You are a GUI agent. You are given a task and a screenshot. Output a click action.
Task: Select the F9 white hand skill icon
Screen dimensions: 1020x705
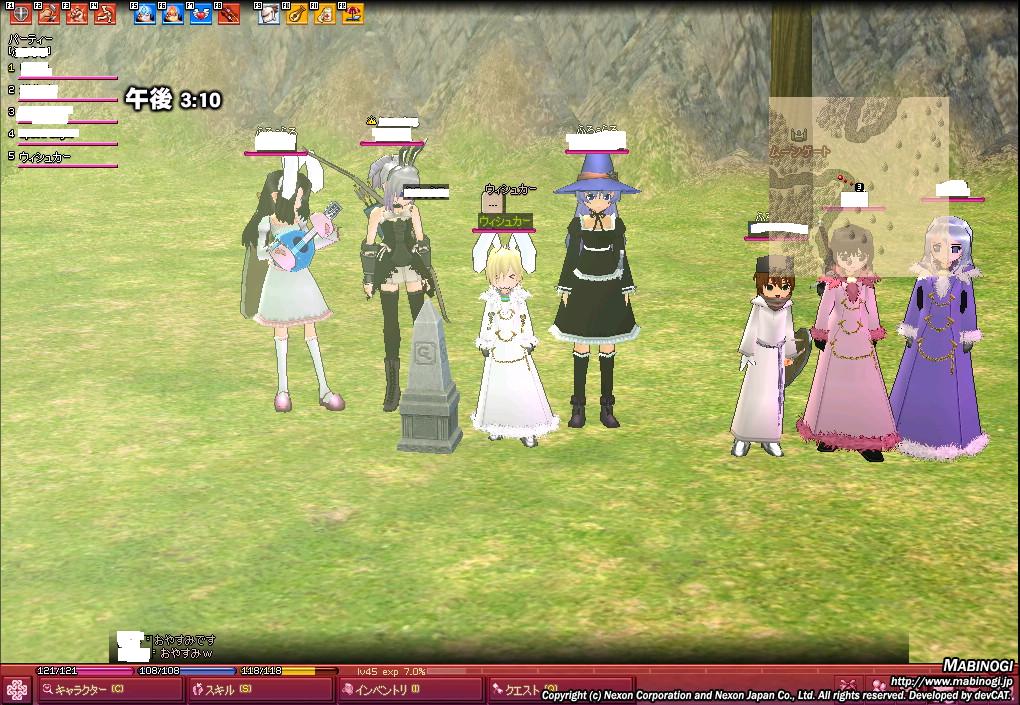[x=269, y=14]
